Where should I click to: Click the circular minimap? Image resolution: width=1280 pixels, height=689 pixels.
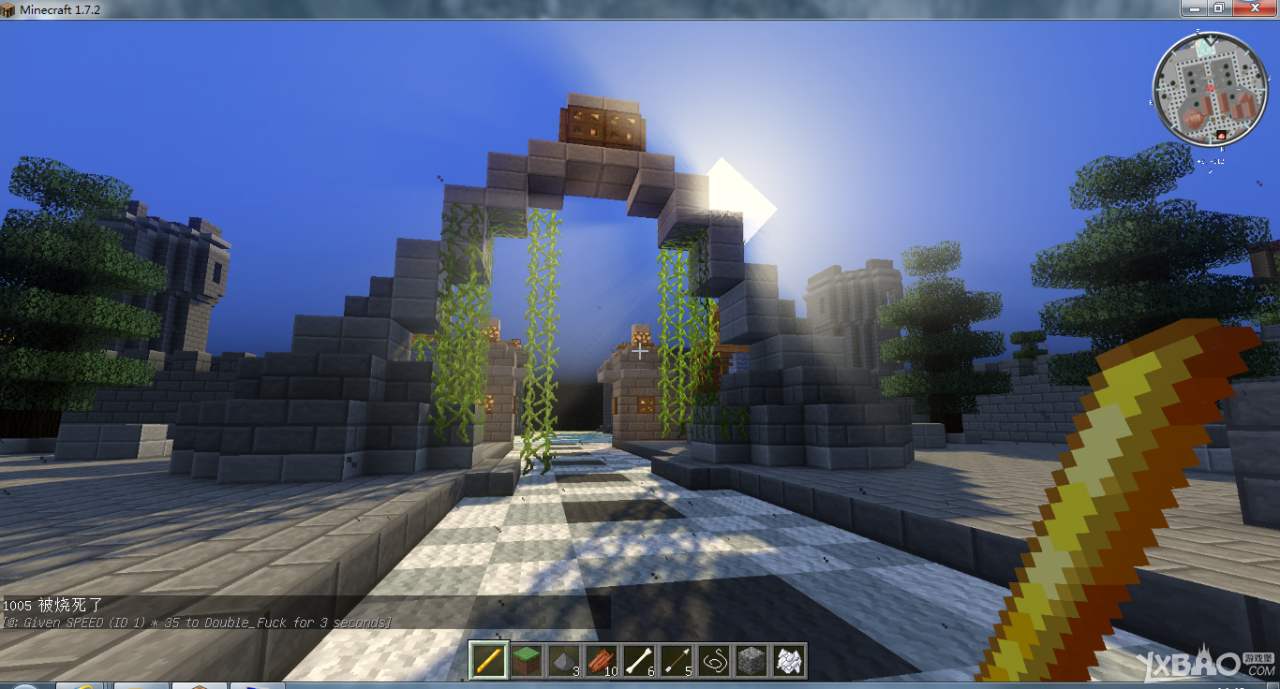pos(1202,89)
